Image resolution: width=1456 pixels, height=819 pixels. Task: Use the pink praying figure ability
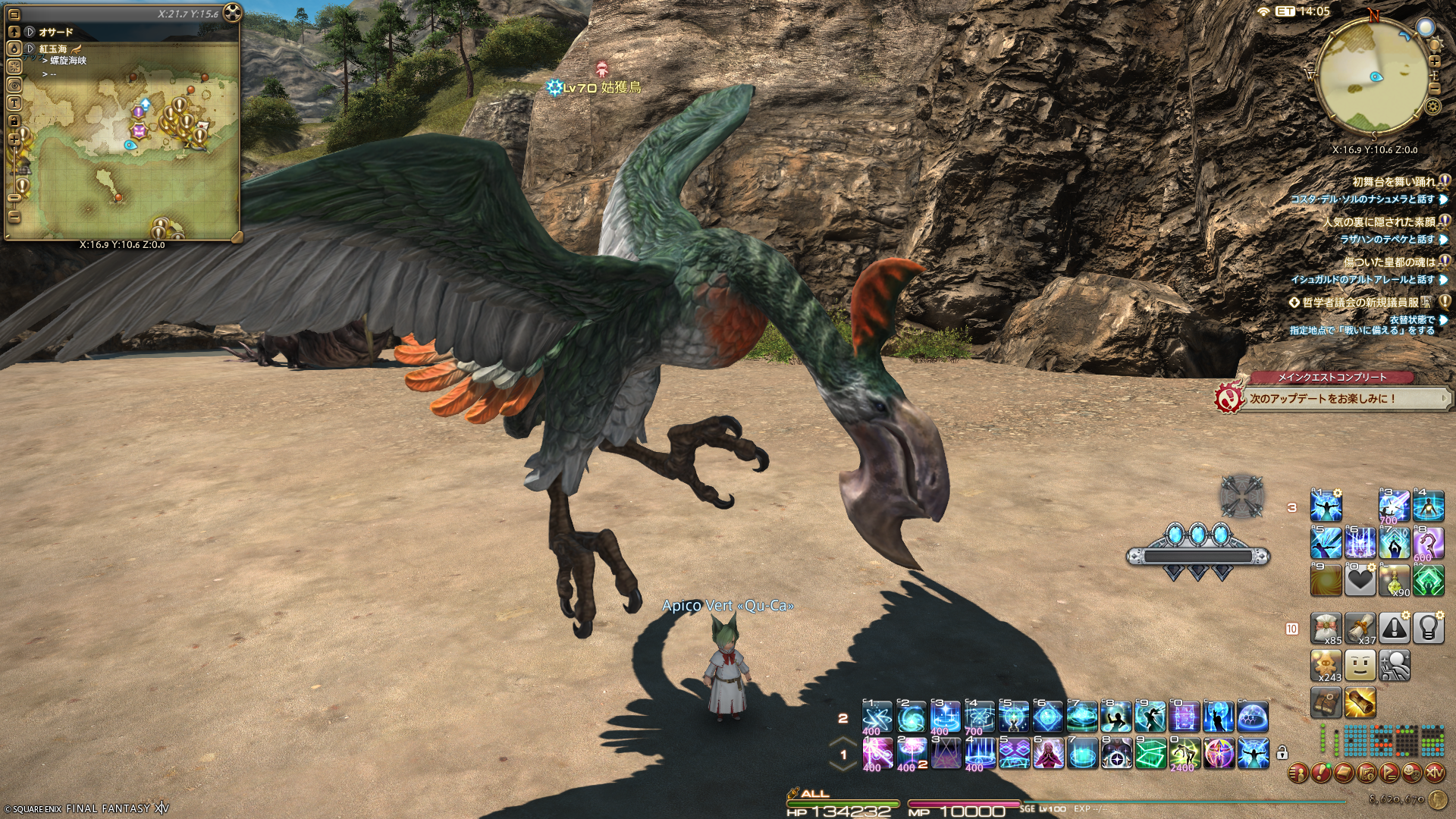coord(1047,753)
